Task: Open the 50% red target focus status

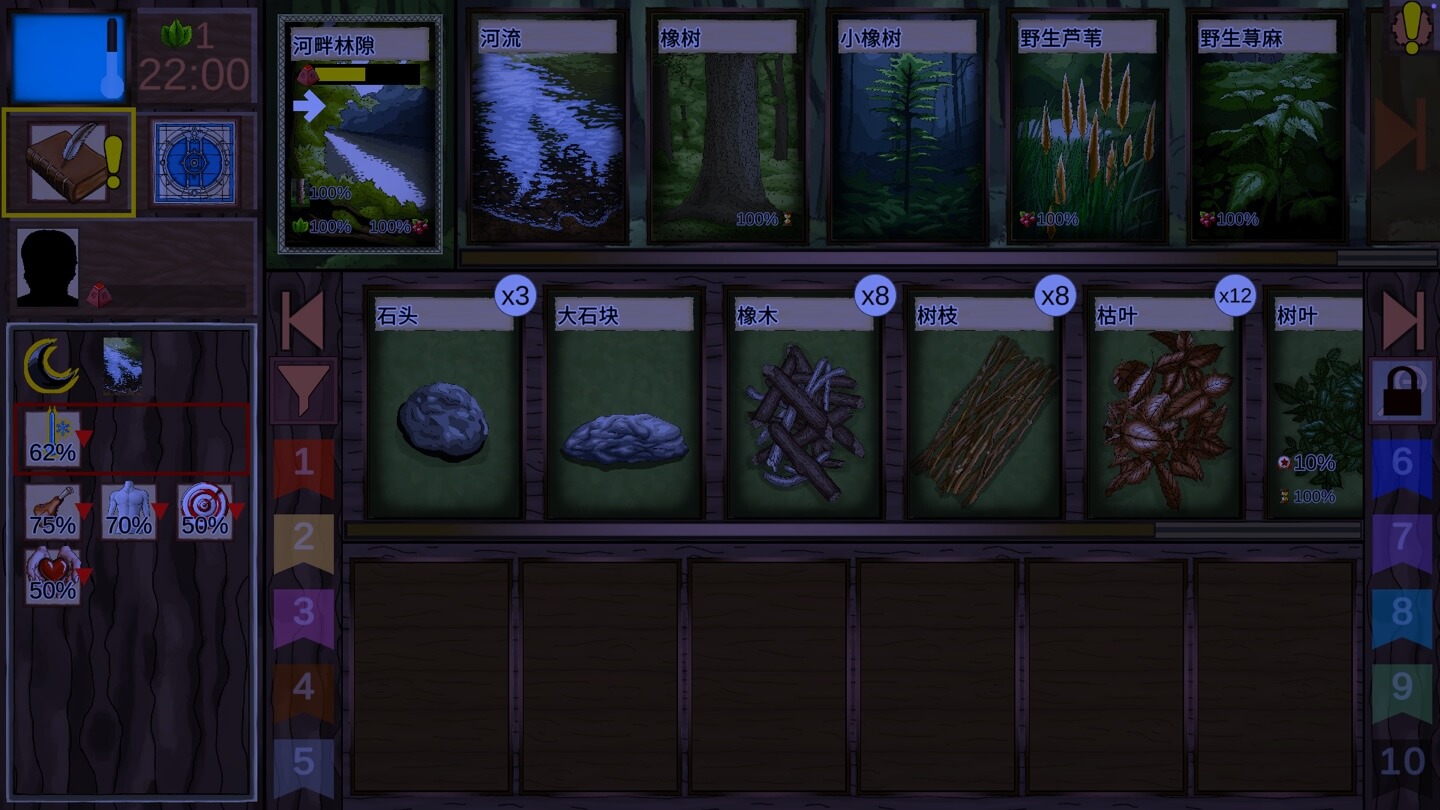Action: click(x=203, y=511)
